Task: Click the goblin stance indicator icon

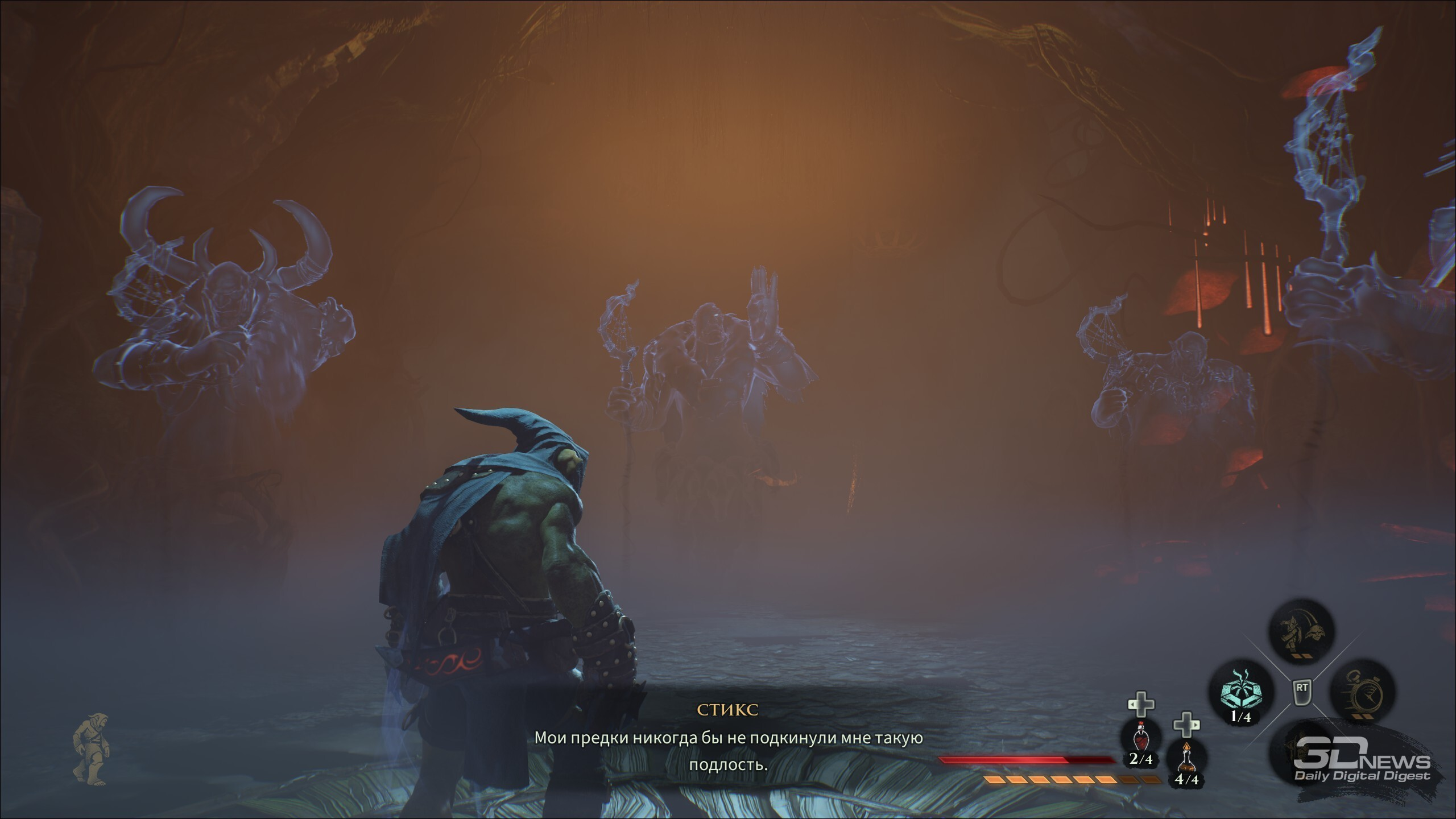Action: pyautogui.click(x=89, y=755)
